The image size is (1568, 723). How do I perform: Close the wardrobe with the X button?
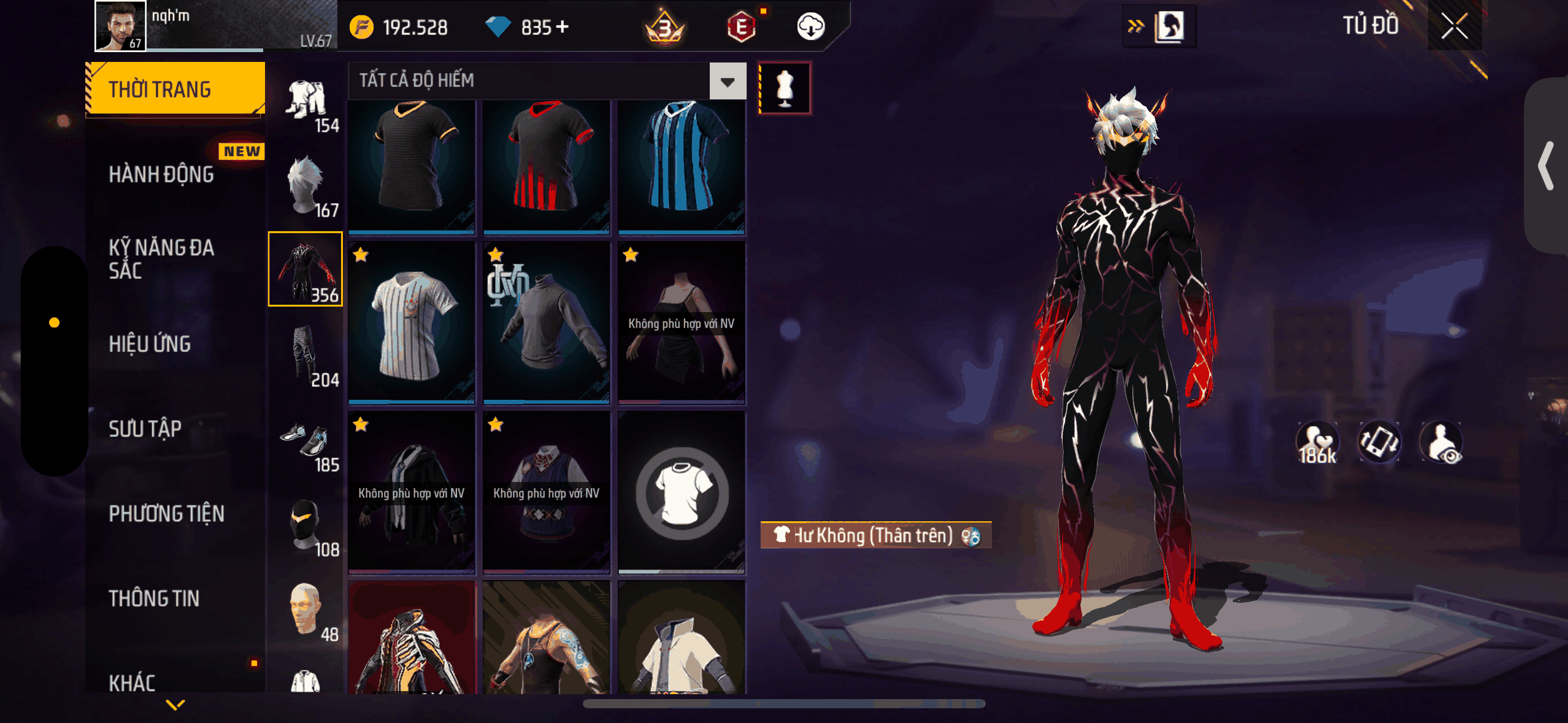click(1454, 26)
